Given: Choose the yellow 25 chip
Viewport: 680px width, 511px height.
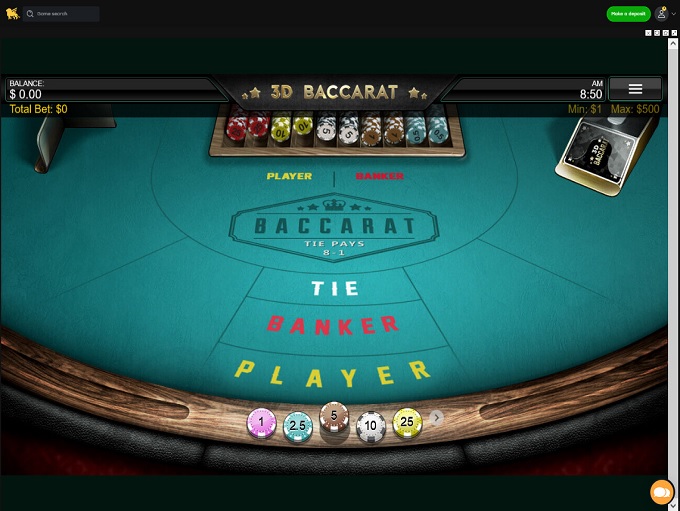Looking at the screenshot, I should click(x=407, y=423).
